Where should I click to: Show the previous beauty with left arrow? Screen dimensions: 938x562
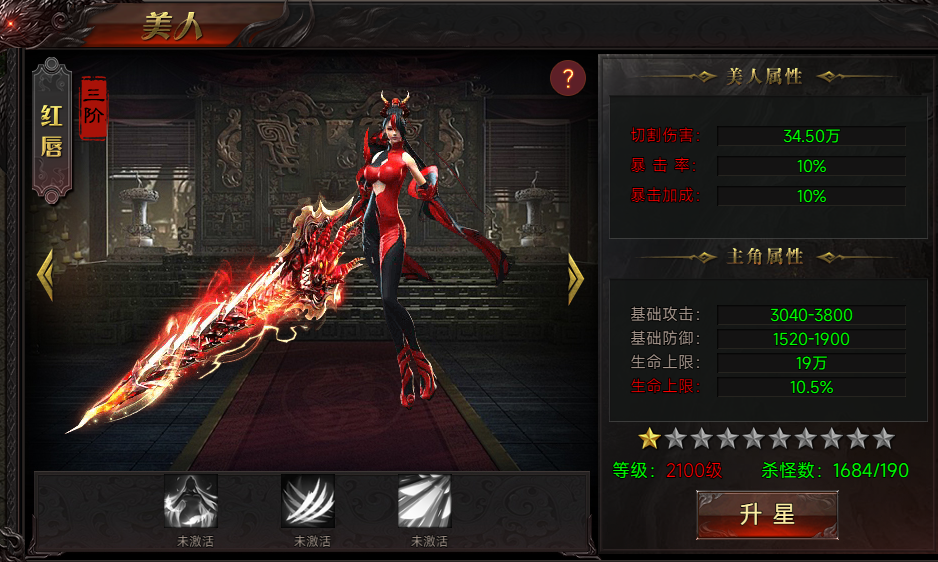(44, 277)
